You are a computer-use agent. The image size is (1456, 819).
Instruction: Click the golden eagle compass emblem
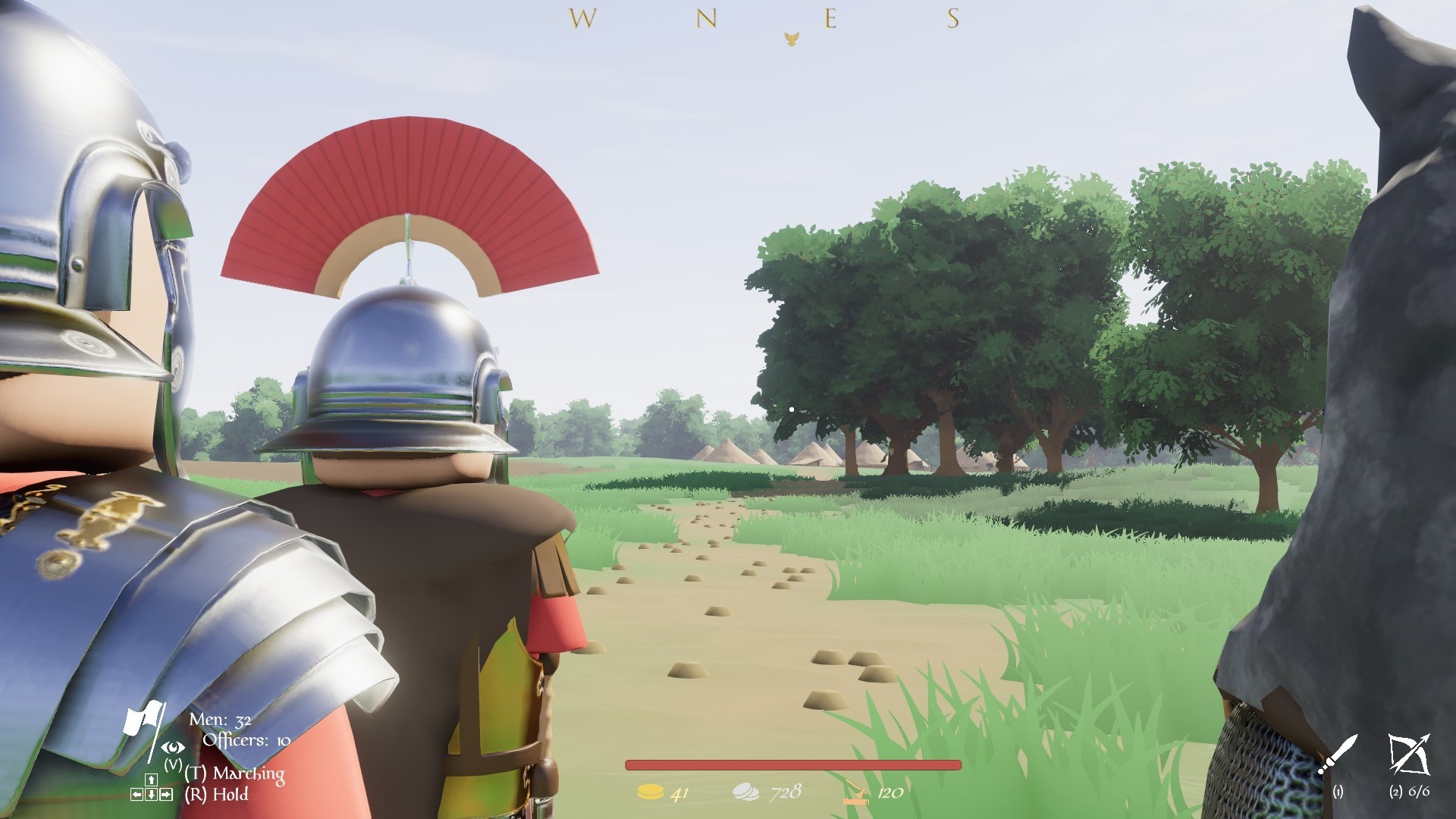pyautogui.click(x=792, y=38)
